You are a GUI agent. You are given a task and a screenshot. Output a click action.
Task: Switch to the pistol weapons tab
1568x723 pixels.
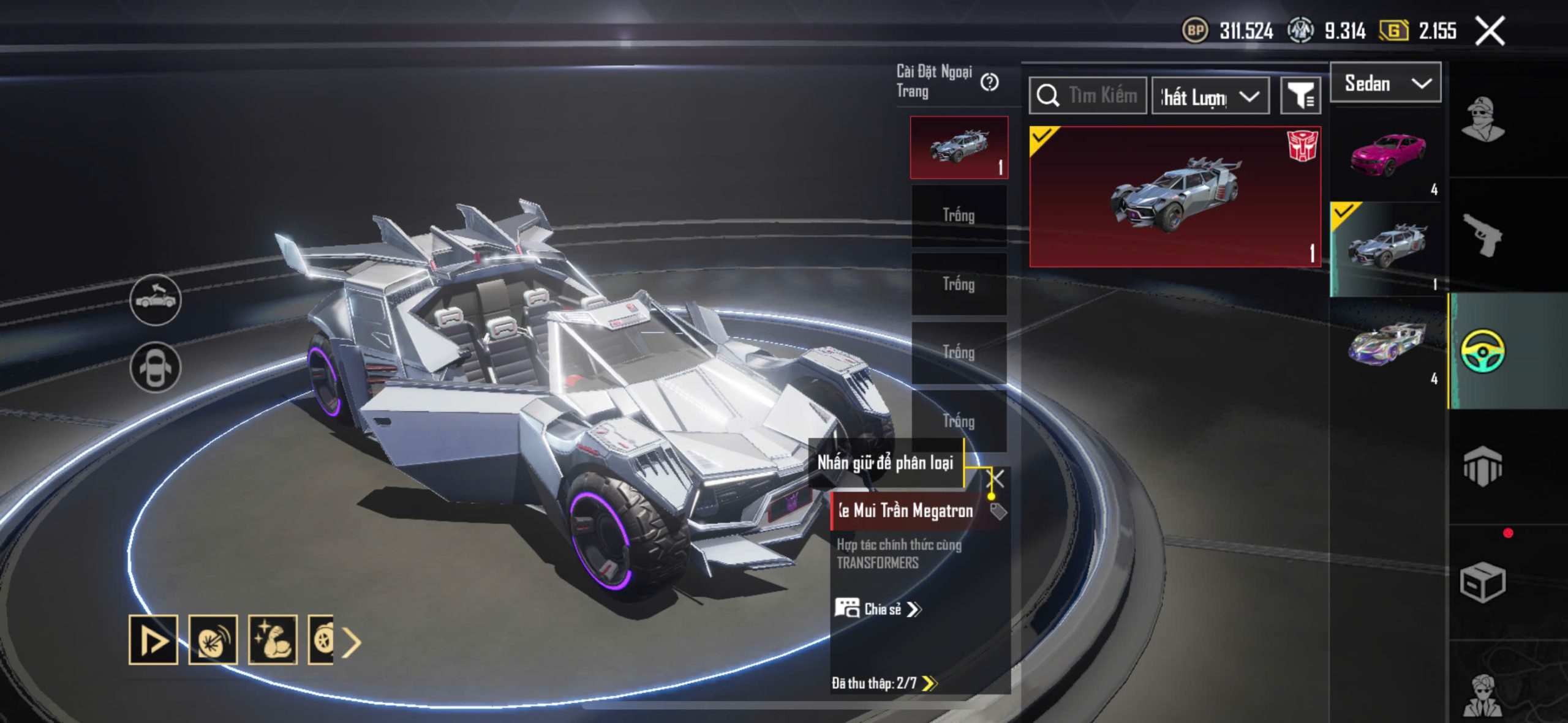1482,234
